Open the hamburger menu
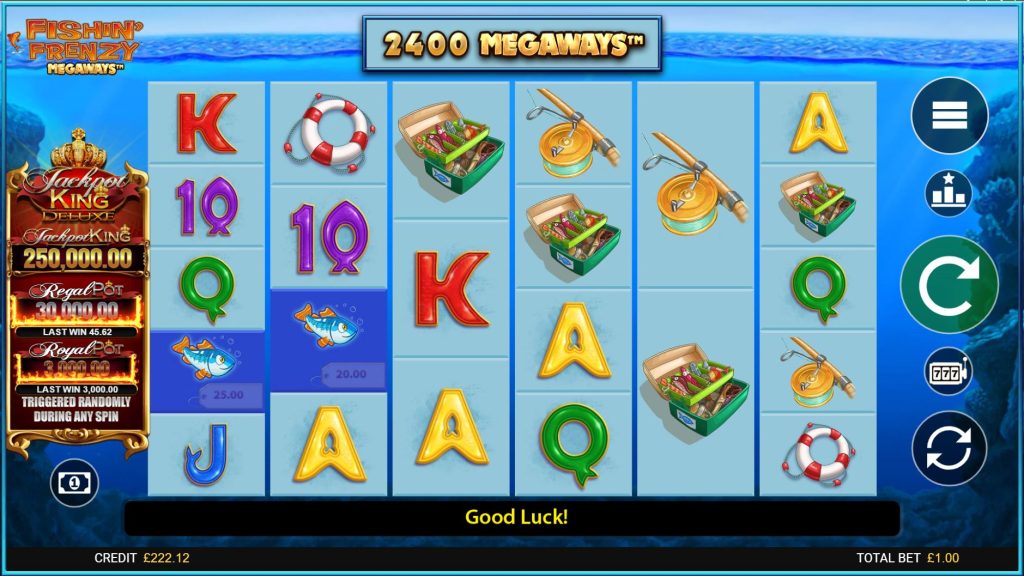1024x576 pixels. coord(948,116)
